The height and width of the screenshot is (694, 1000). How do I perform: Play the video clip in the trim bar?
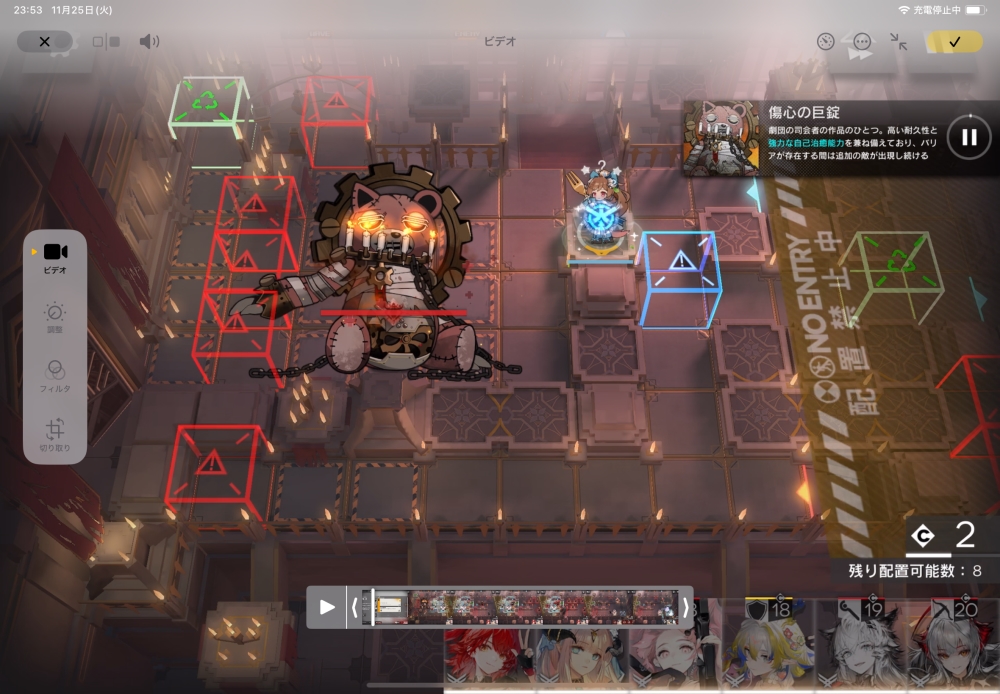point(327,607)
